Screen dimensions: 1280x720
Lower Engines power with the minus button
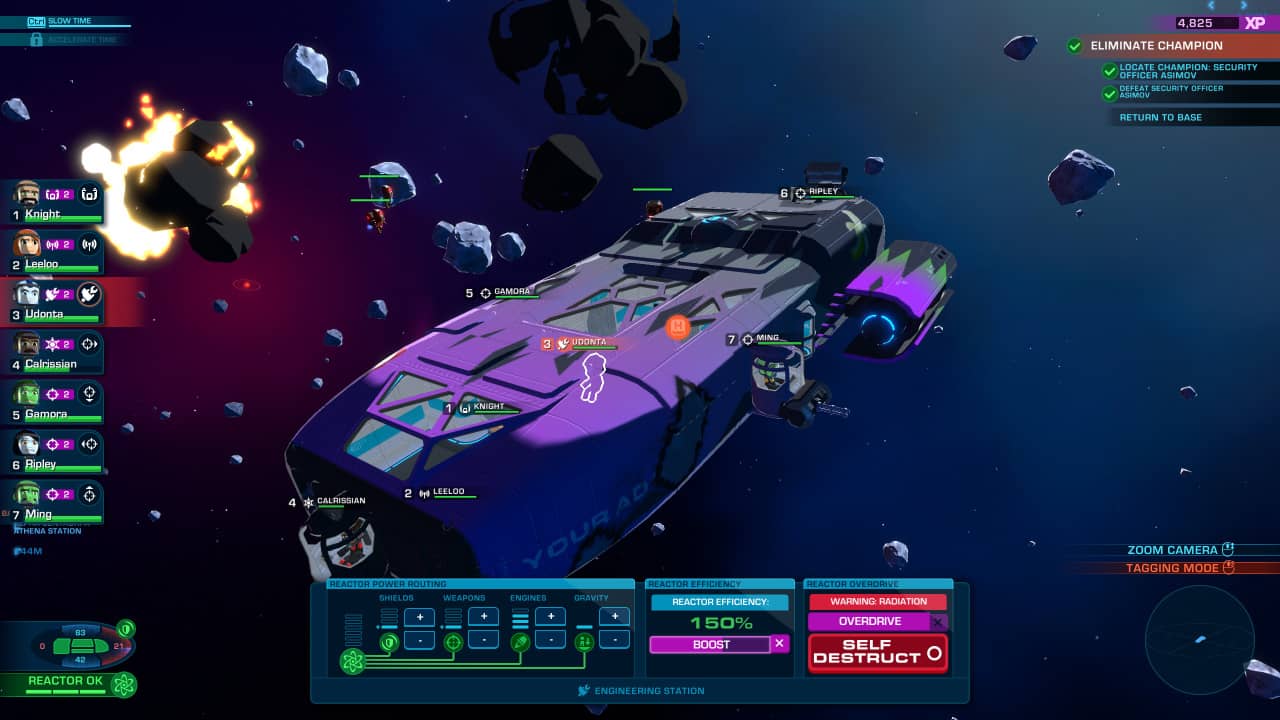550,639
